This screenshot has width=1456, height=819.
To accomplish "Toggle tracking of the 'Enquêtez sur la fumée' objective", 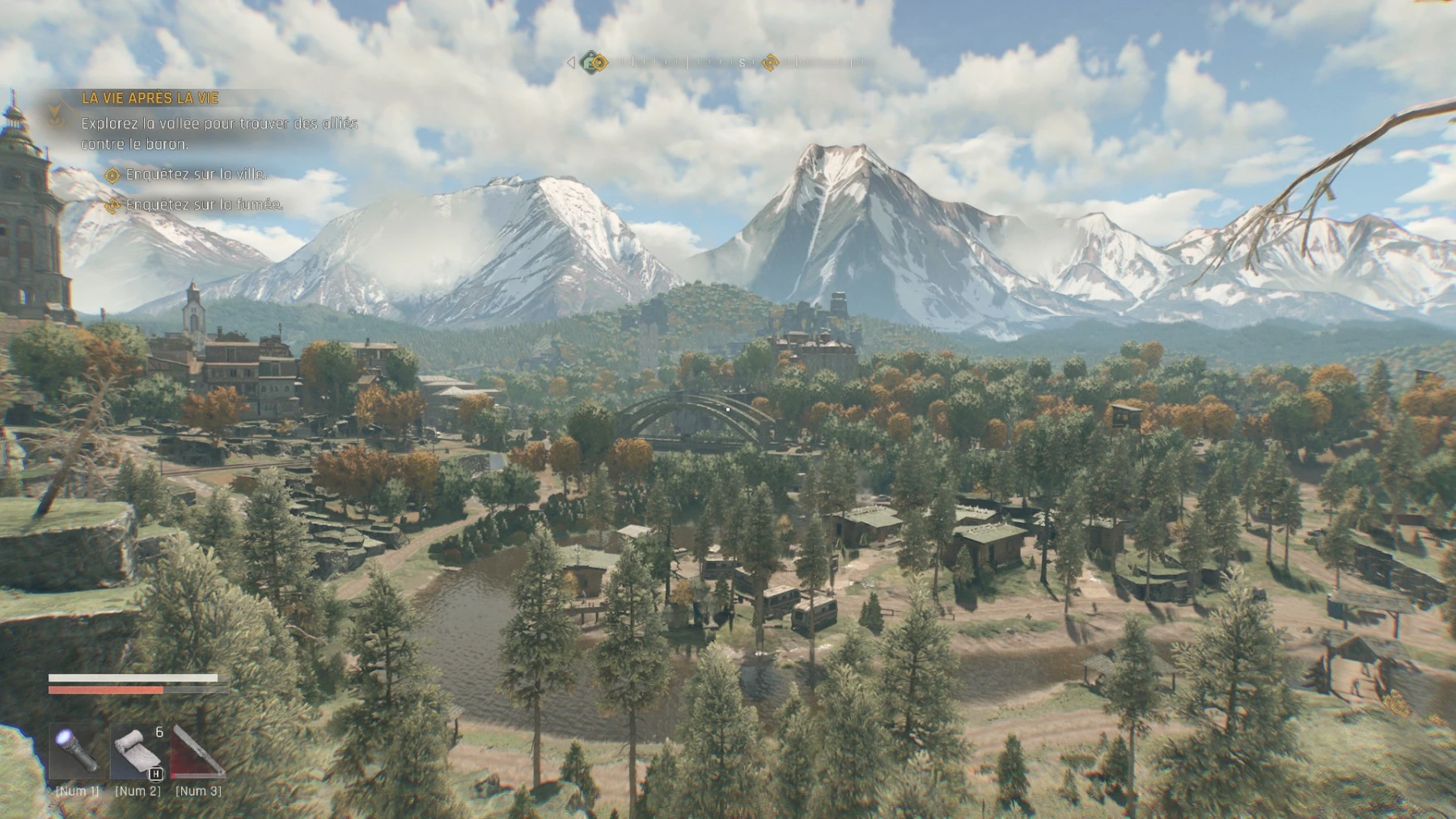I will point(112,206).
